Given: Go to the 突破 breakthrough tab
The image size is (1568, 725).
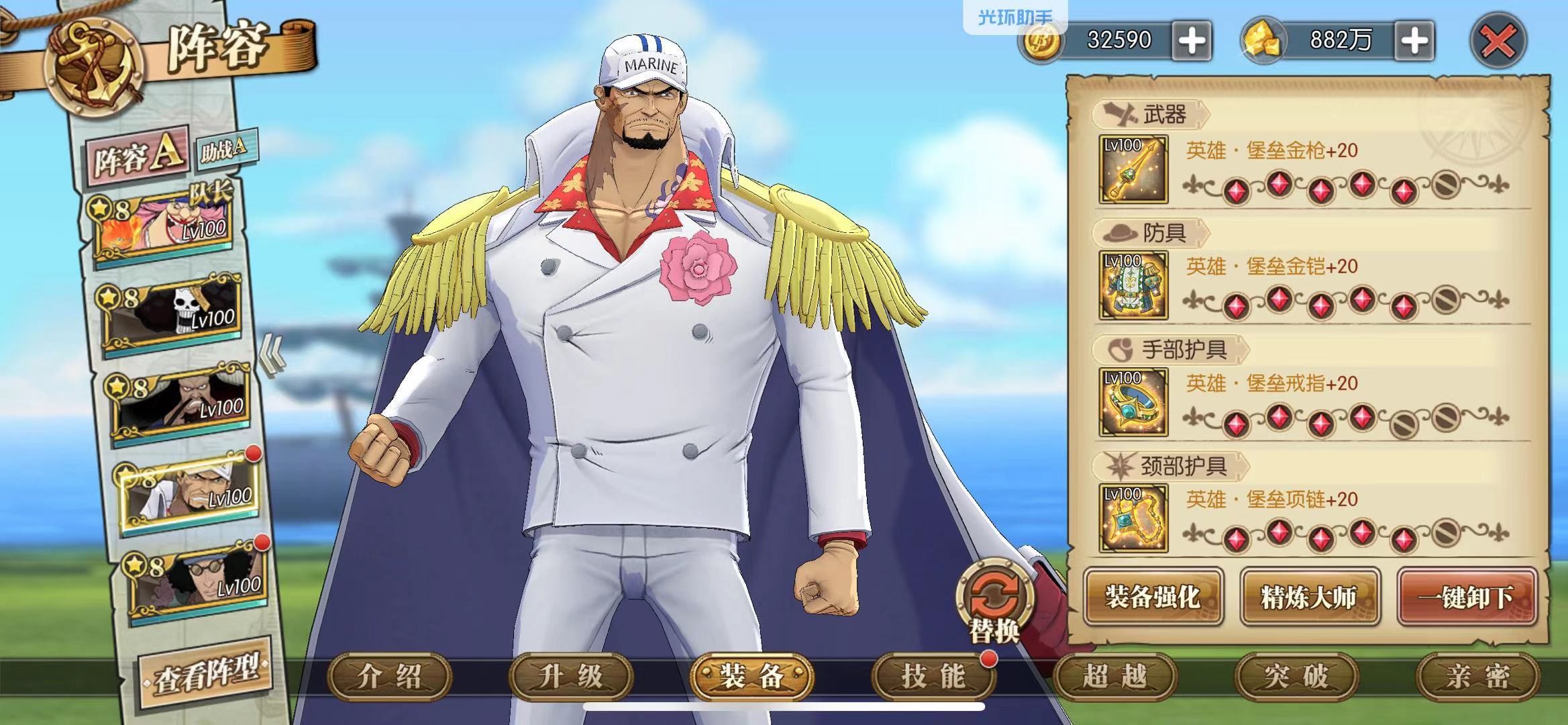Looking at the screenshot, I should point(1296,677).
